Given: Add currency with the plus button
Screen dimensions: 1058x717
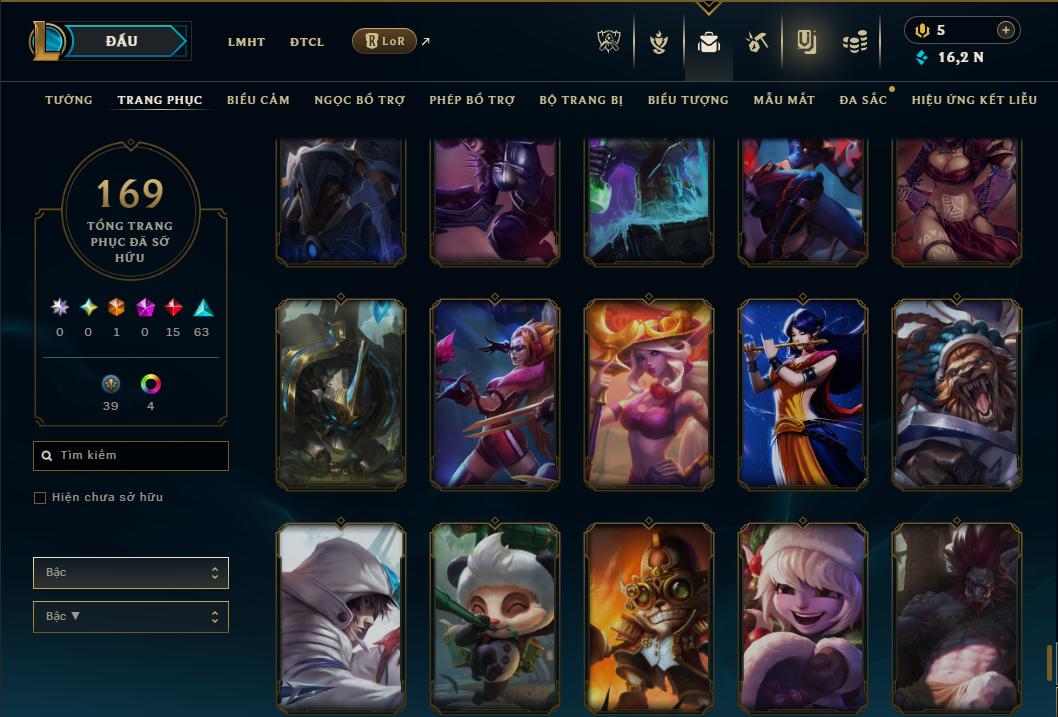Looking at the screenshot, I should coord(1006,30).
